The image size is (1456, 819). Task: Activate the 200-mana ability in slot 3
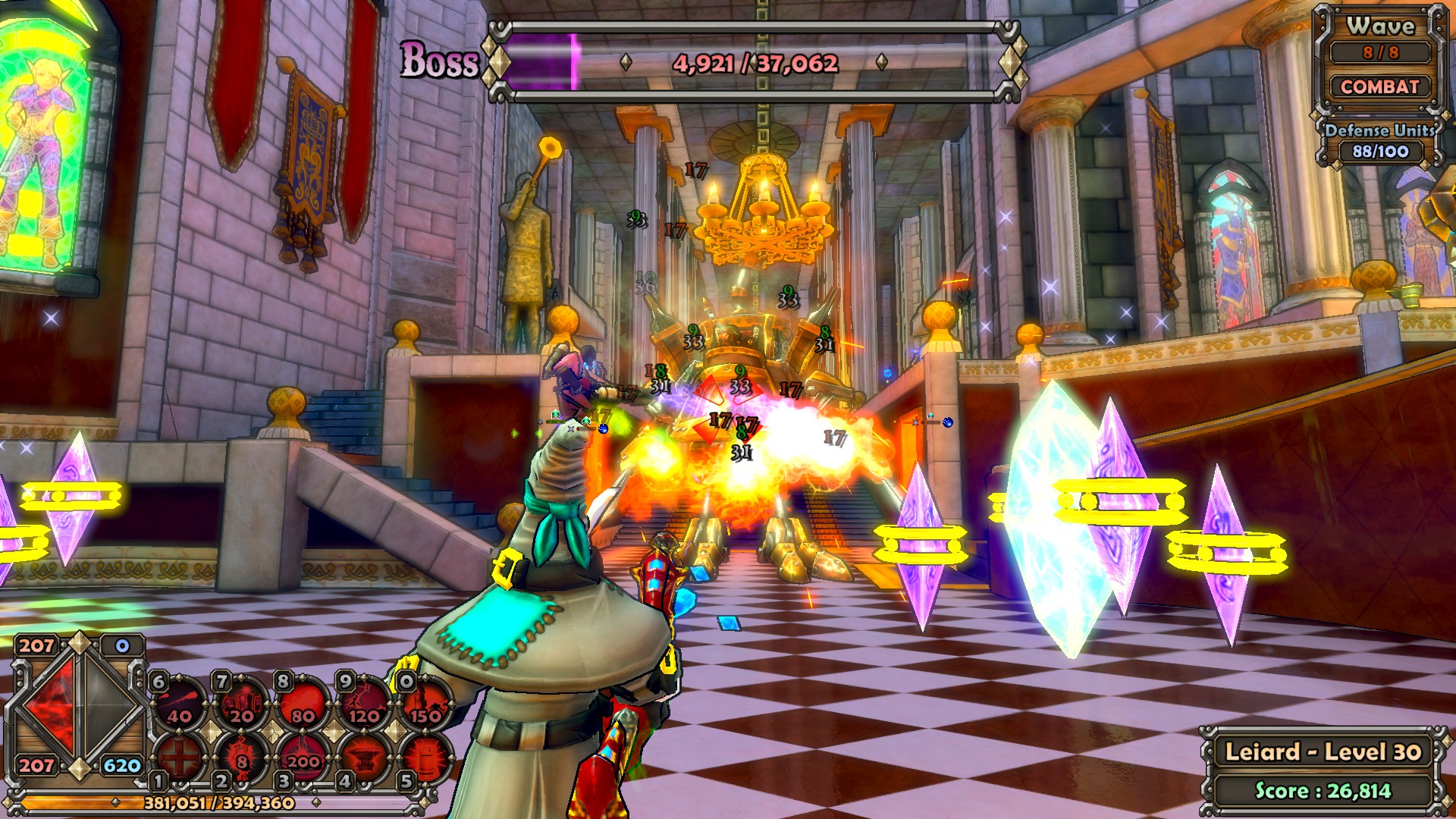click(303, 755)
